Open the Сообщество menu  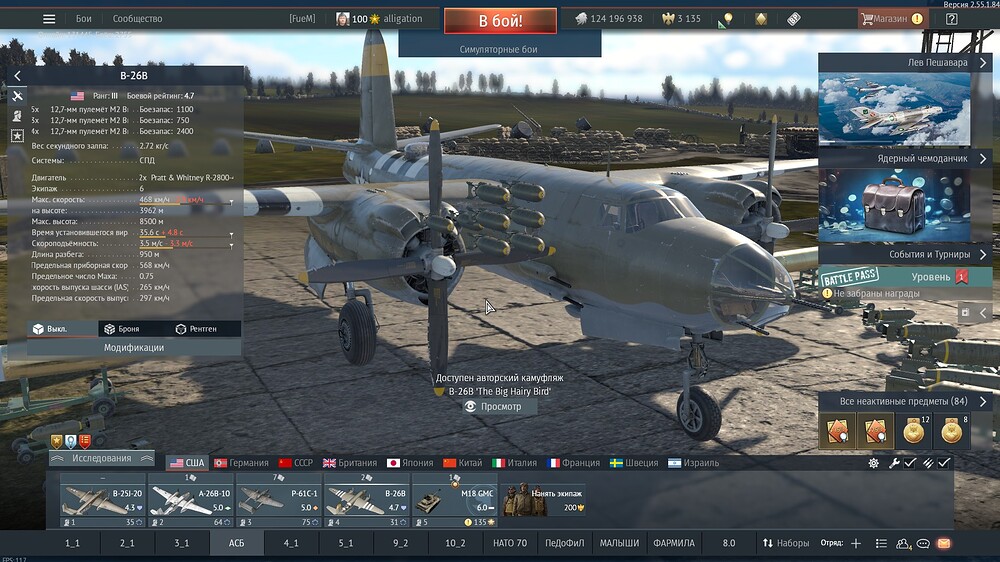click(137, 19)
